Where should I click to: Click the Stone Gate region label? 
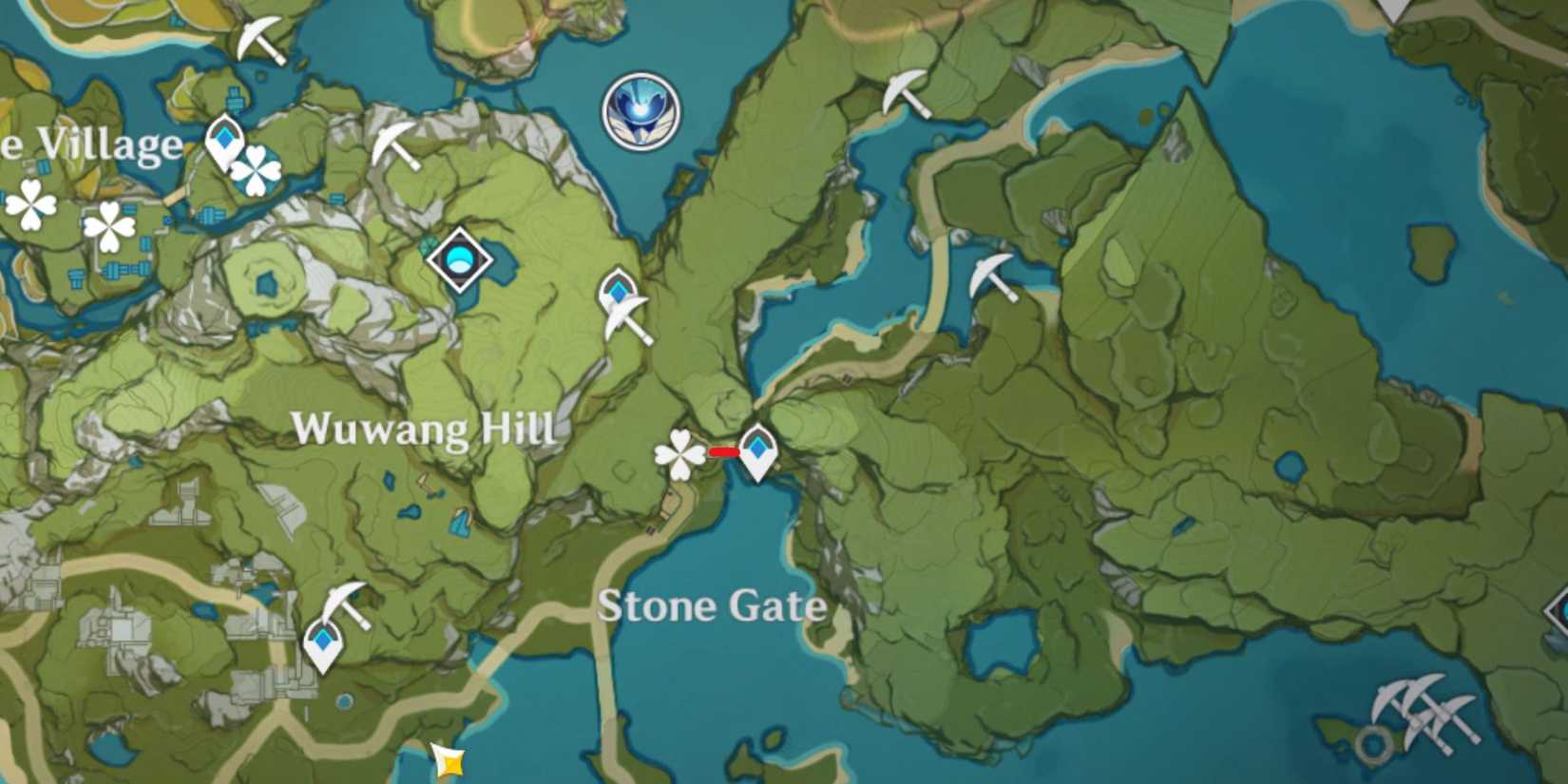pyautogui.click(x=713, y=606)
